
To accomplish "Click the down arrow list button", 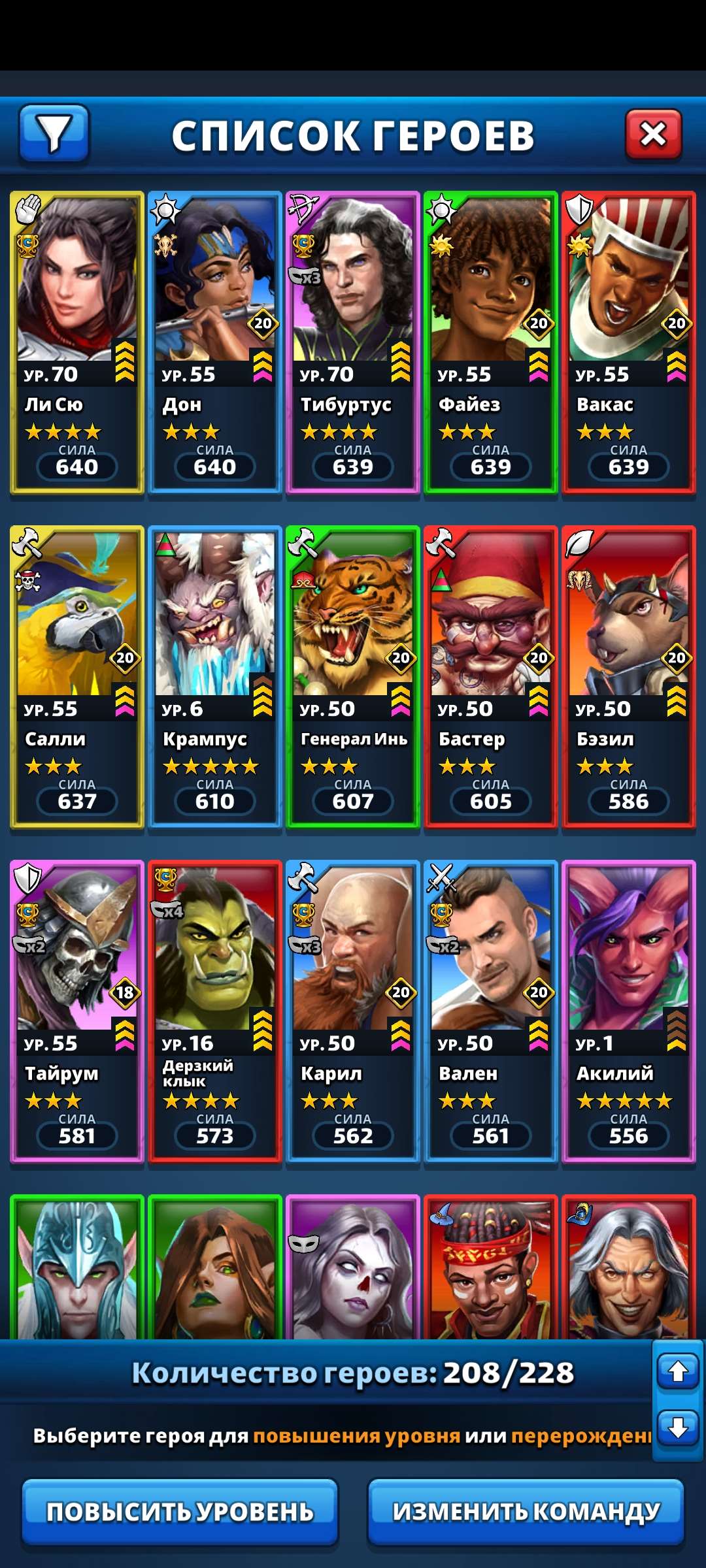I will tap(678, 1427).
